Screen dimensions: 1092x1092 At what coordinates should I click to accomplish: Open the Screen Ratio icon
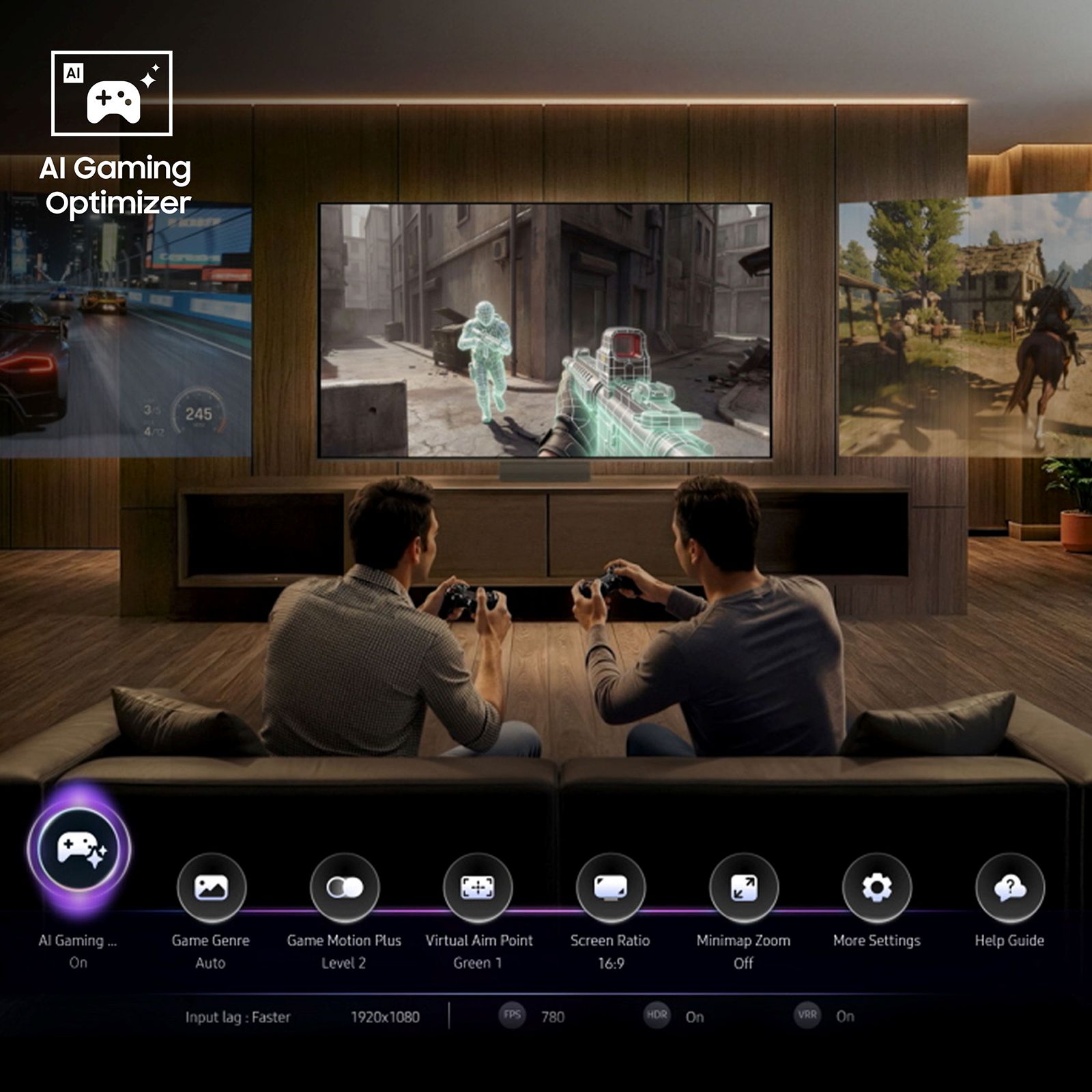pyautogui.click(x=613, y=887)
